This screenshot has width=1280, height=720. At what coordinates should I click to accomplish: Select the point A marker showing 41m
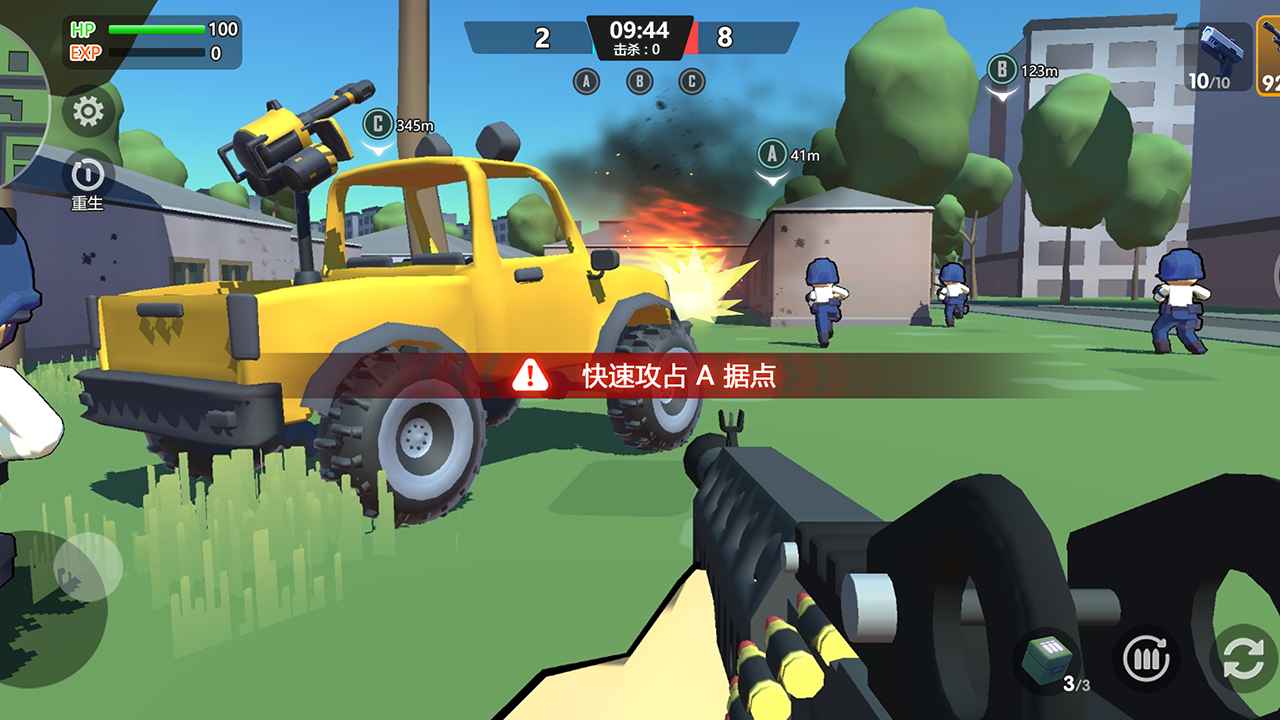[x=770, y=156]
